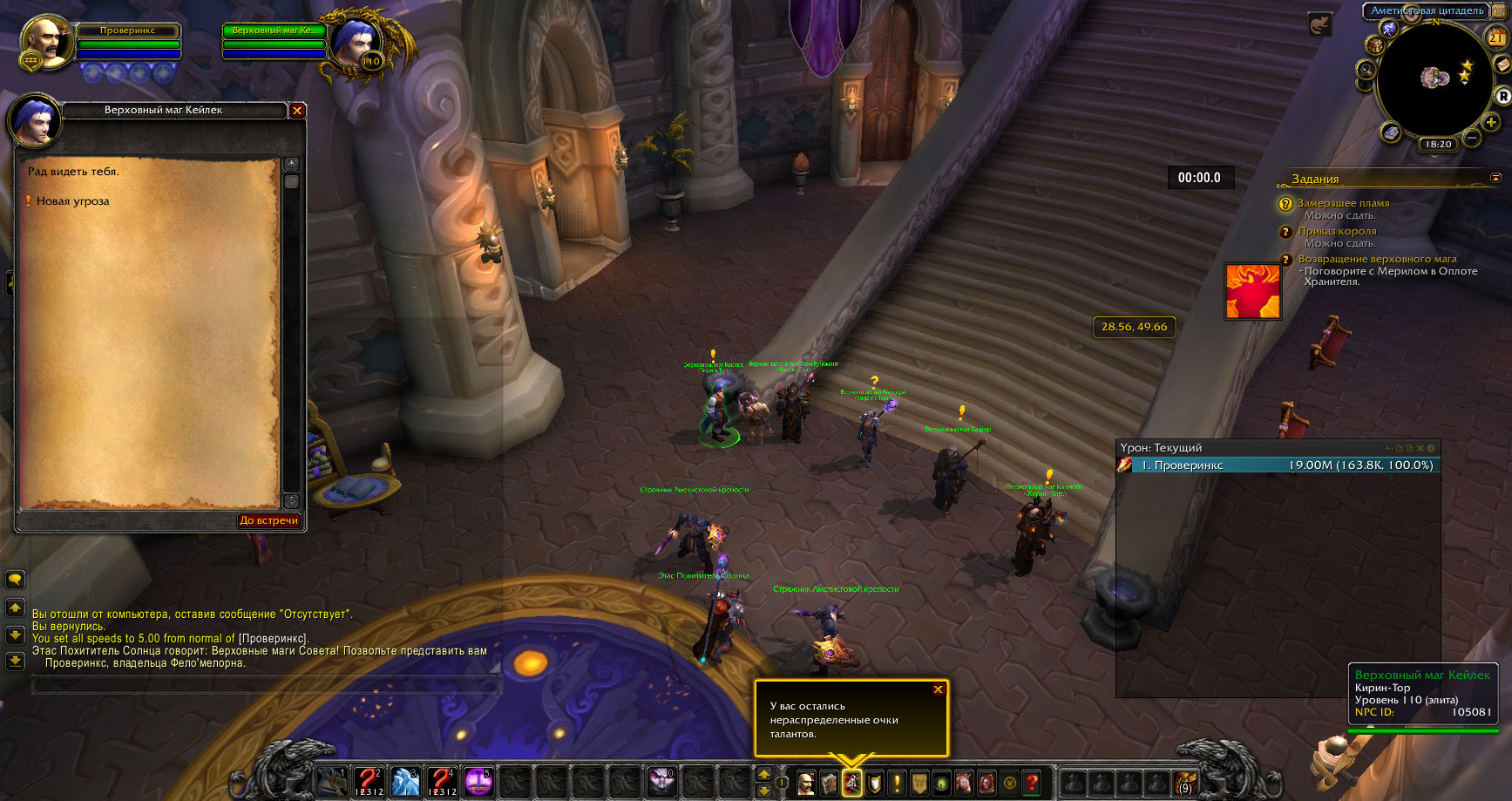Click the fiery phoenix icon beside quest tracker

pos(1252,291)
